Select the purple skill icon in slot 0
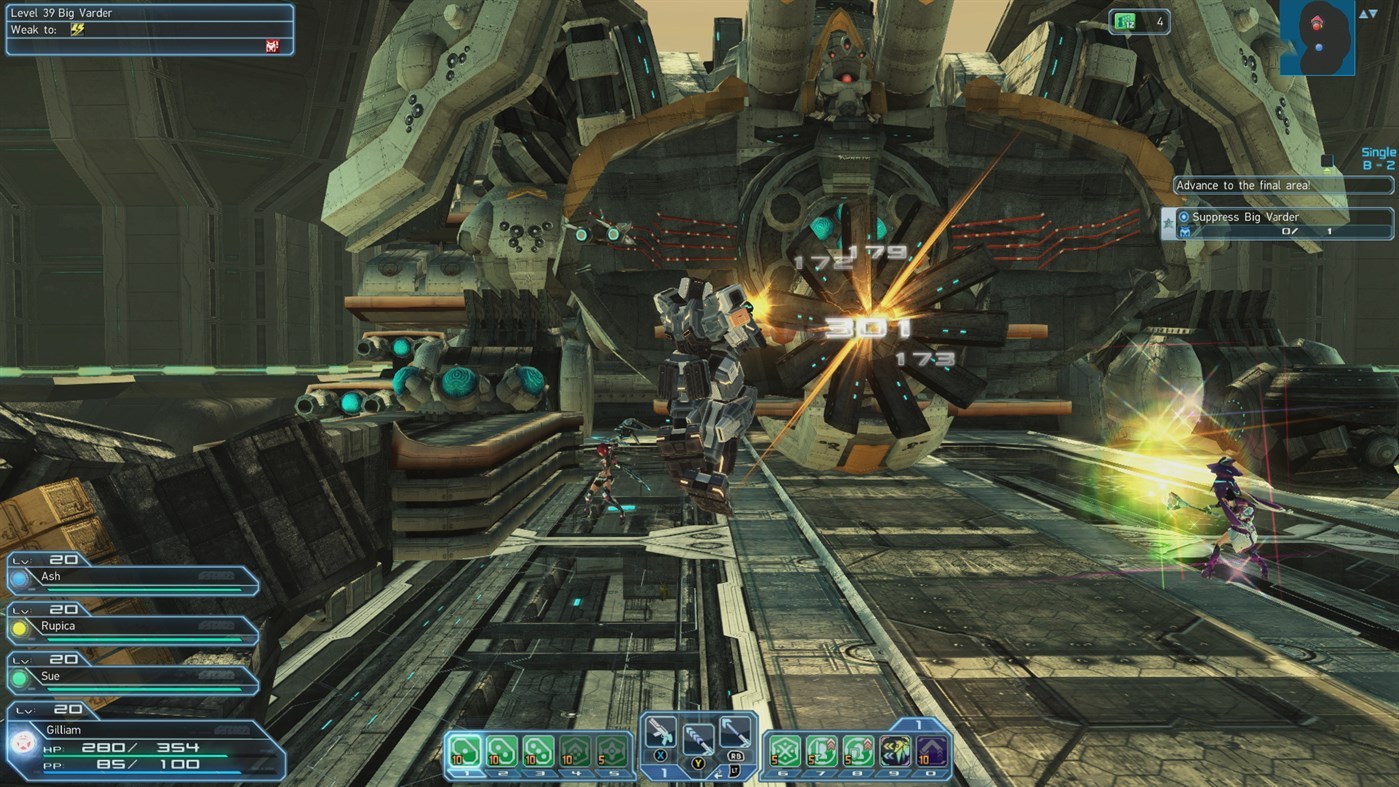 (x=929, y=750)
